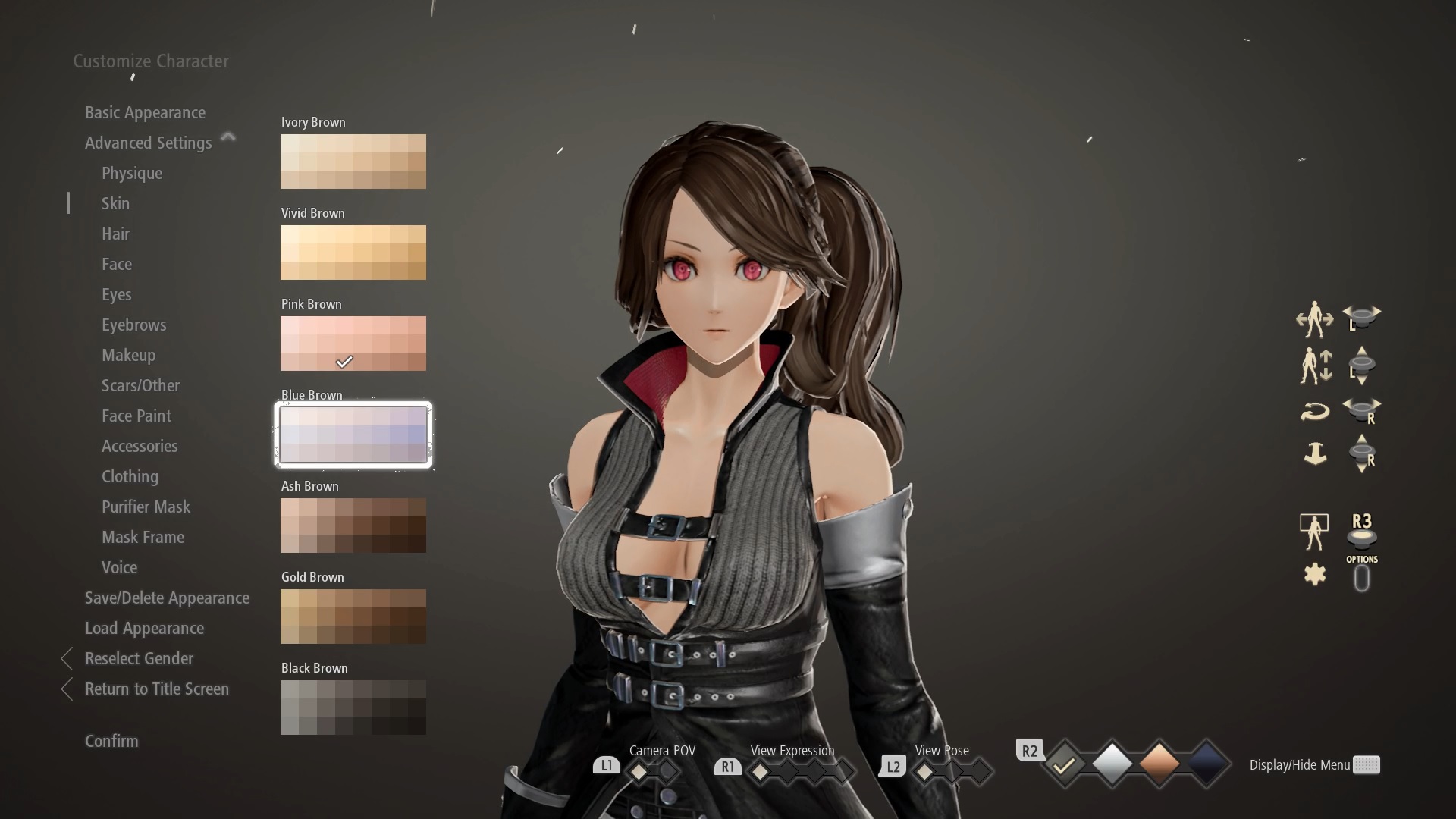Click the Camera POV diamond icon

(x=639, y=769)
